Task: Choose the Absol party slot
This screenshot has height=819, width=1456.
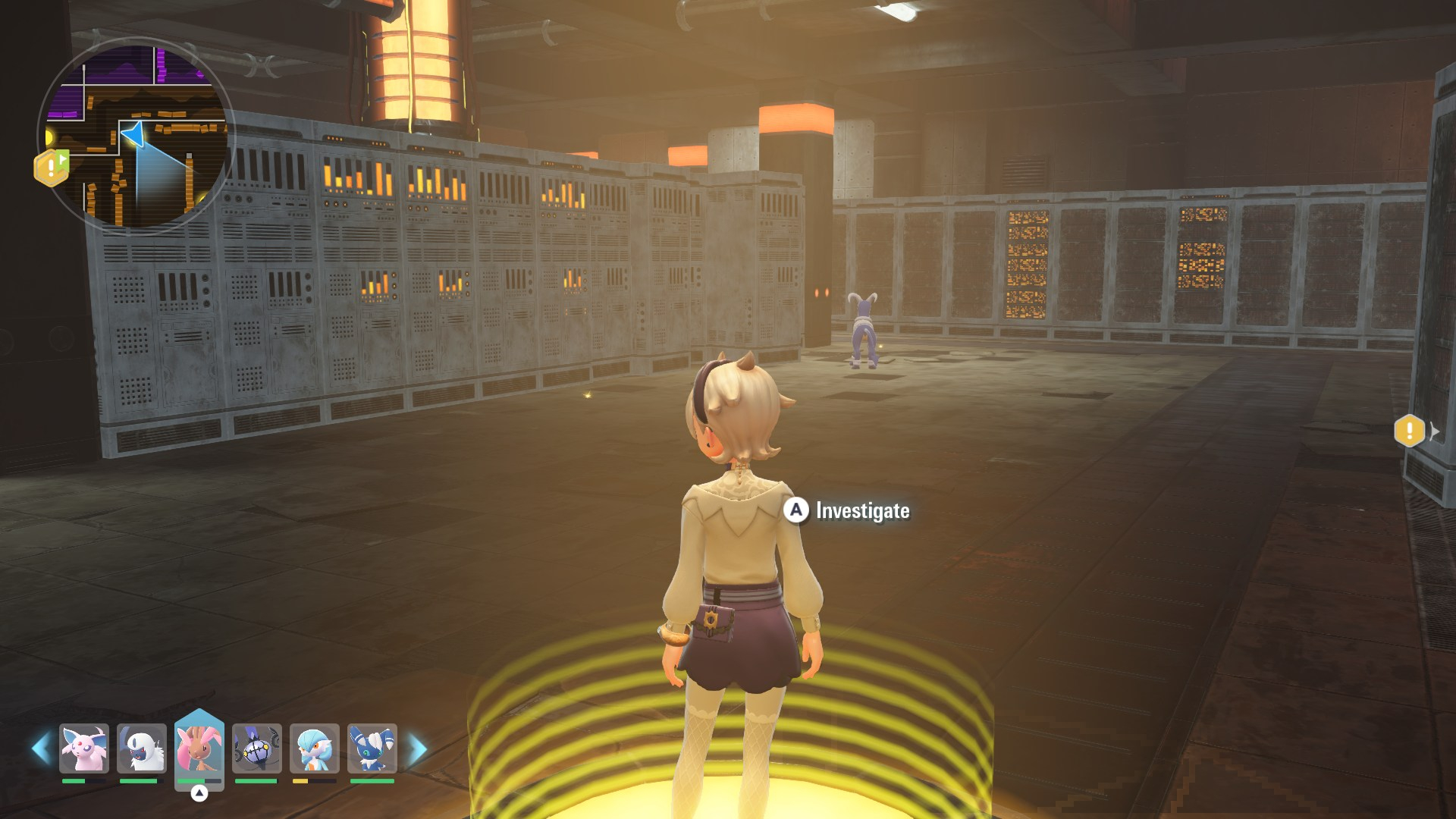Action: pos(142,748)
